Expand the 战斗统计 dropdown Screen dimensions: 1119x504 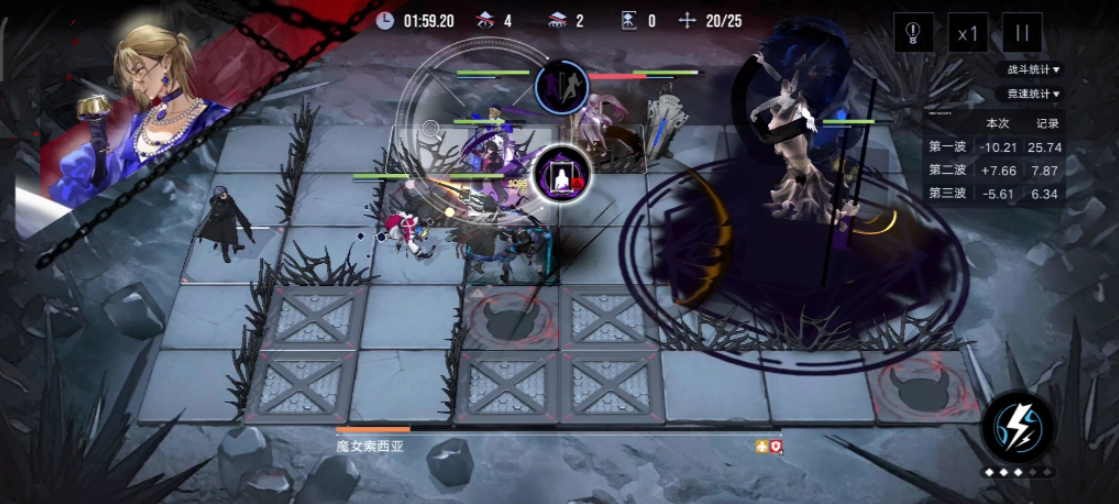click(1035, 70)
